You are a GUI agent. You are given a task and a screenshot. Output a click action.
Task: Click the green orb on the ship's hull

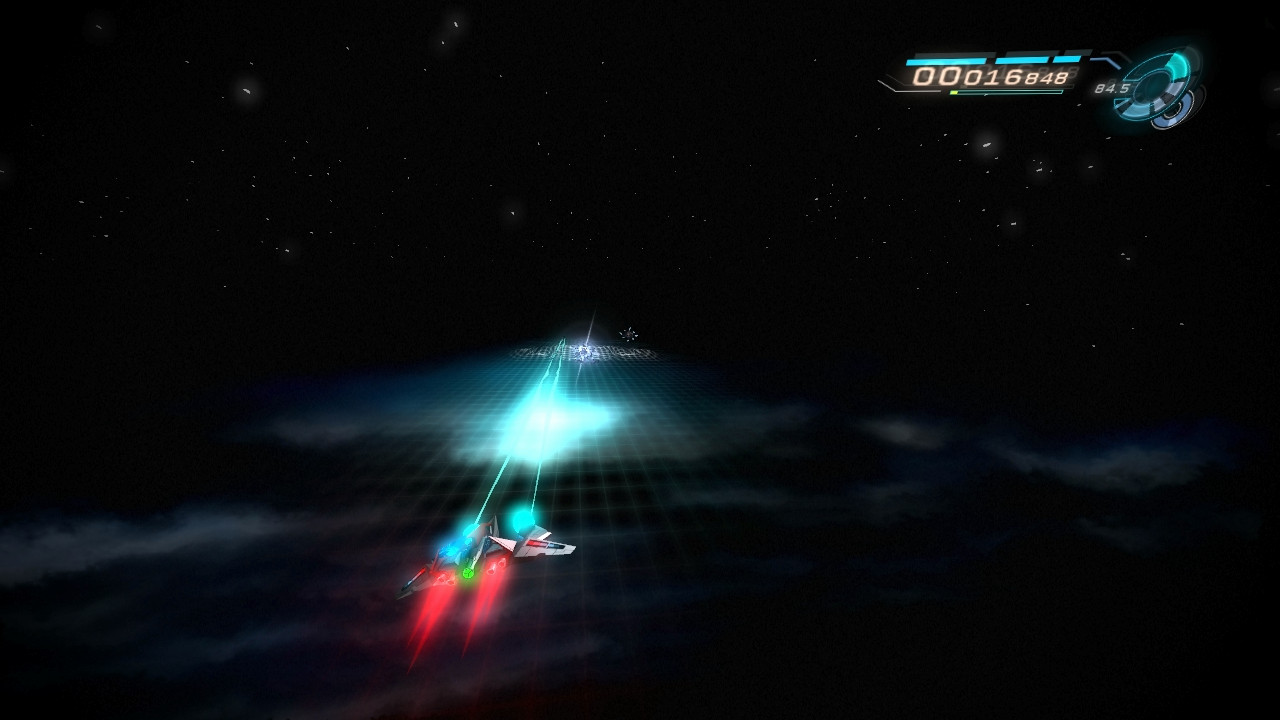(x=469, y=573)
